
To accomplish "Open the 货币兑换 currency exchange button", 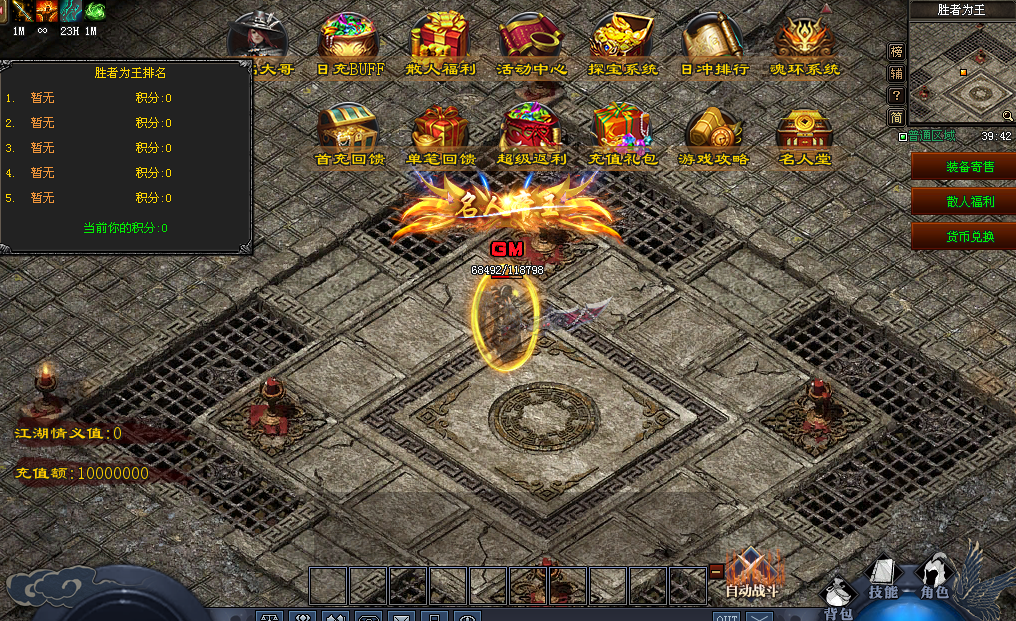I will click(x=963, y=236).
